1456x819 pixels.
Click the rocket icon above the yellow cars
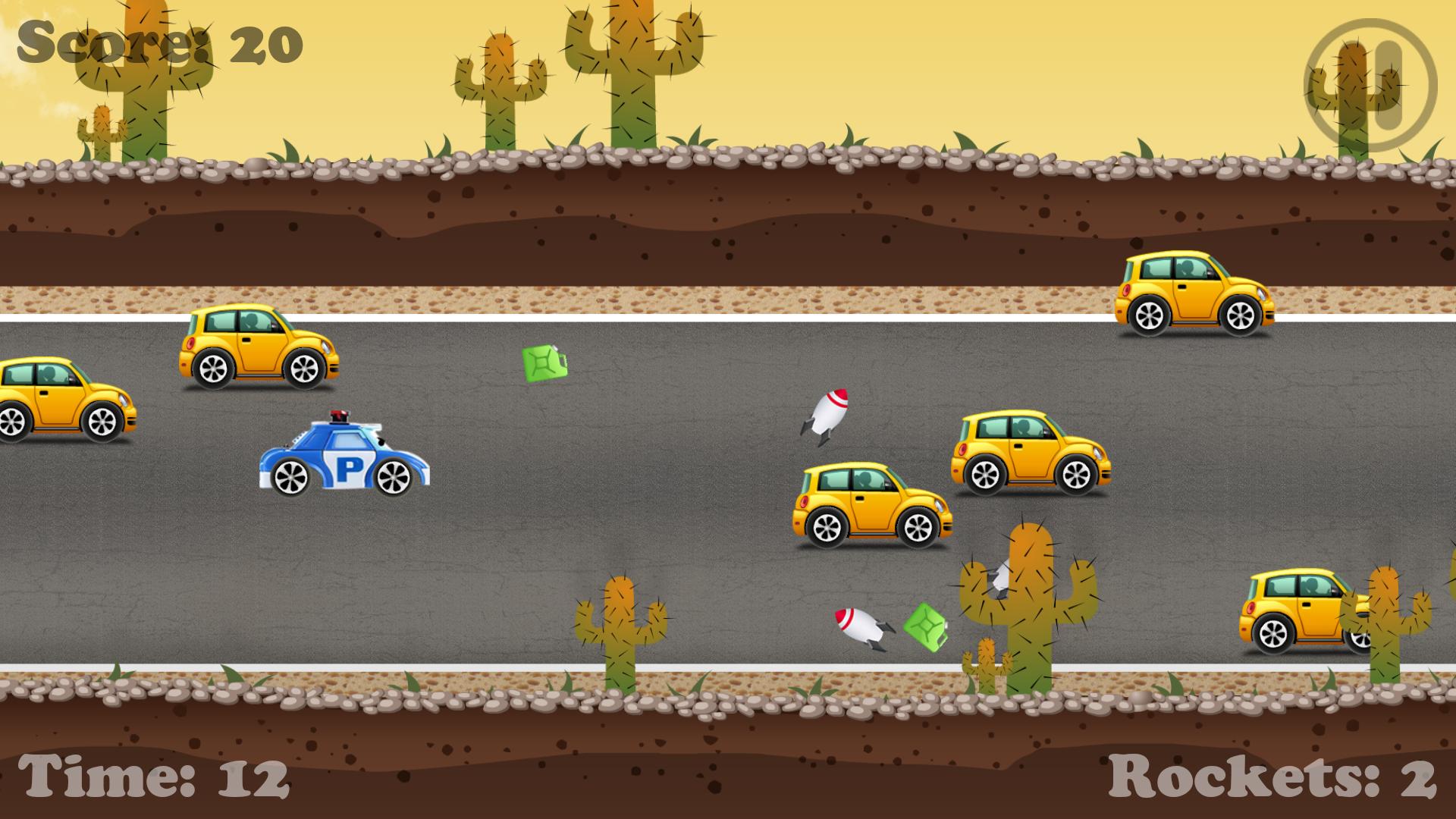[827, 413]
